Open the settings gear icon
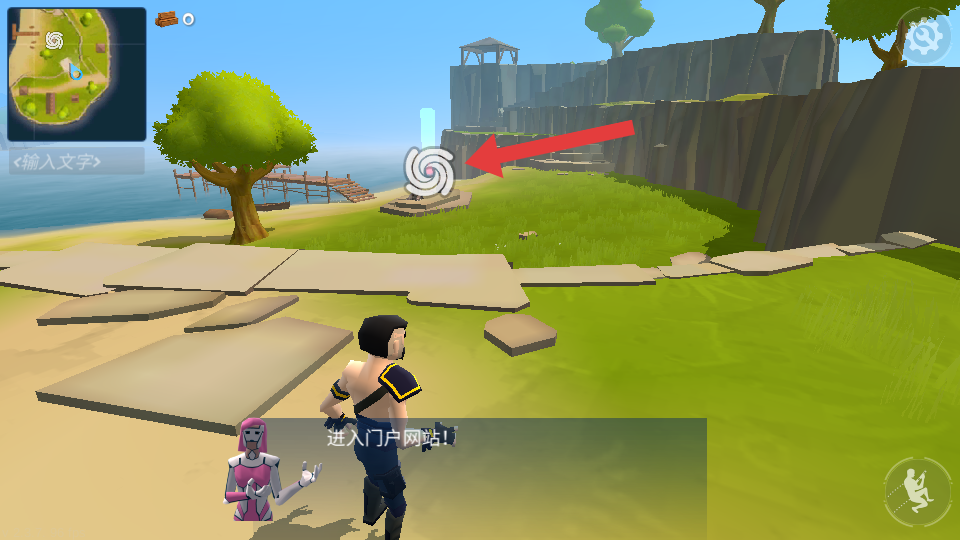Viewport: 960px width, 540px height. click(x=925, y=38)
